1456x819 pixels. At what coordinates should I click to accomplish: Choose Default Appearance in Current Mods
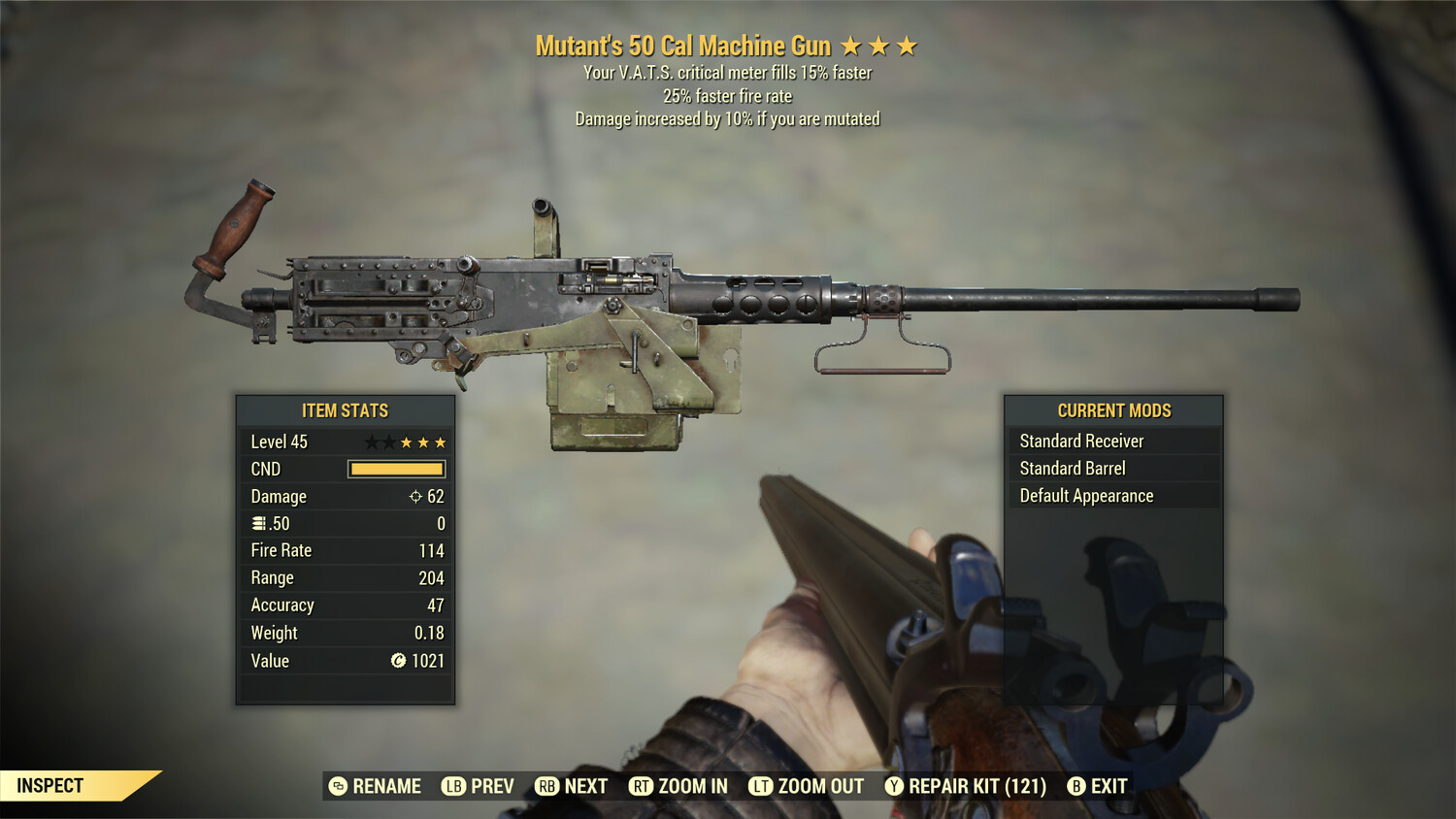click(x=1085, y=495)
